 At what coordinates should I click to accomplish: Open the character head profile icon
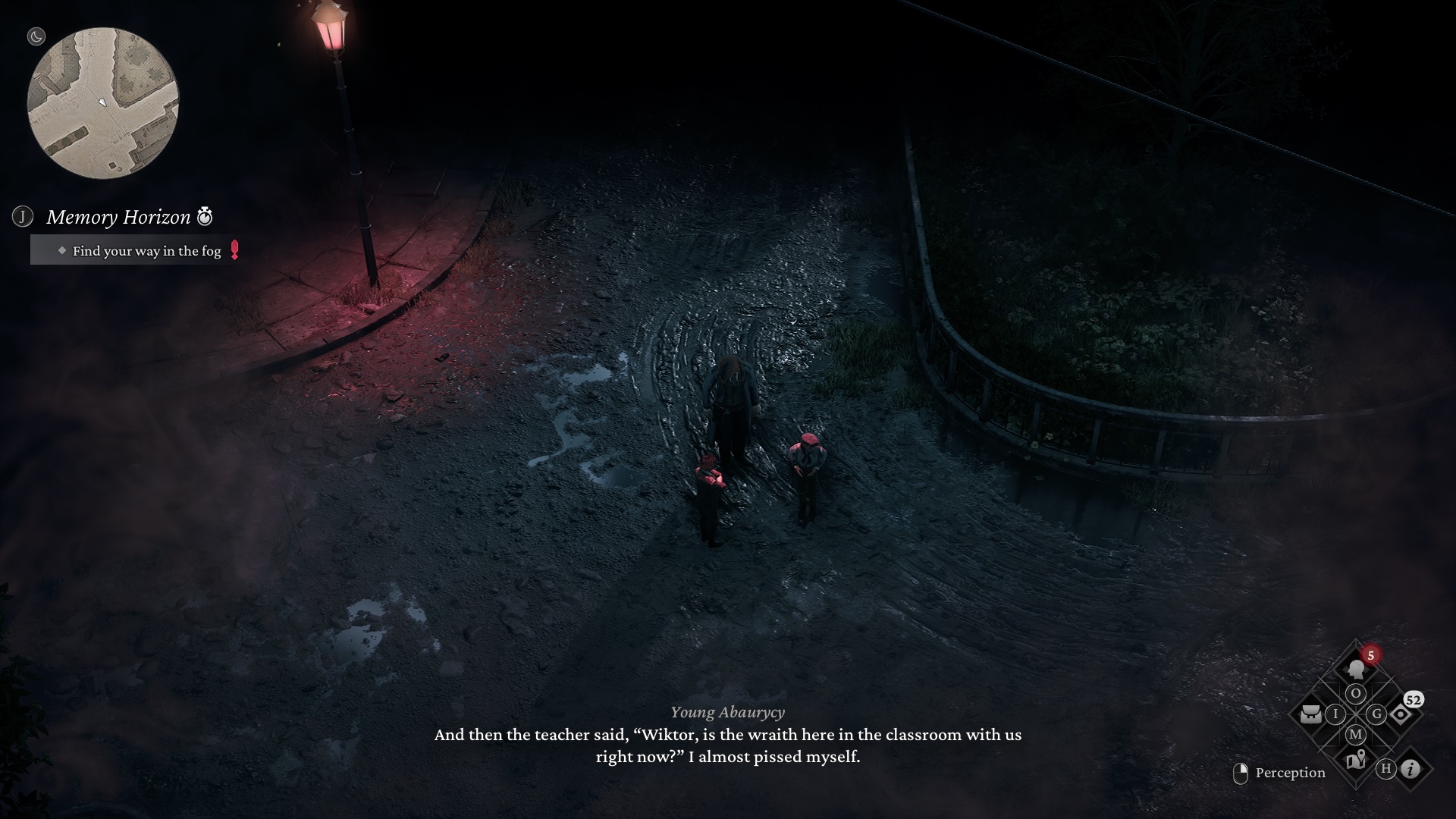[1355, 669]
